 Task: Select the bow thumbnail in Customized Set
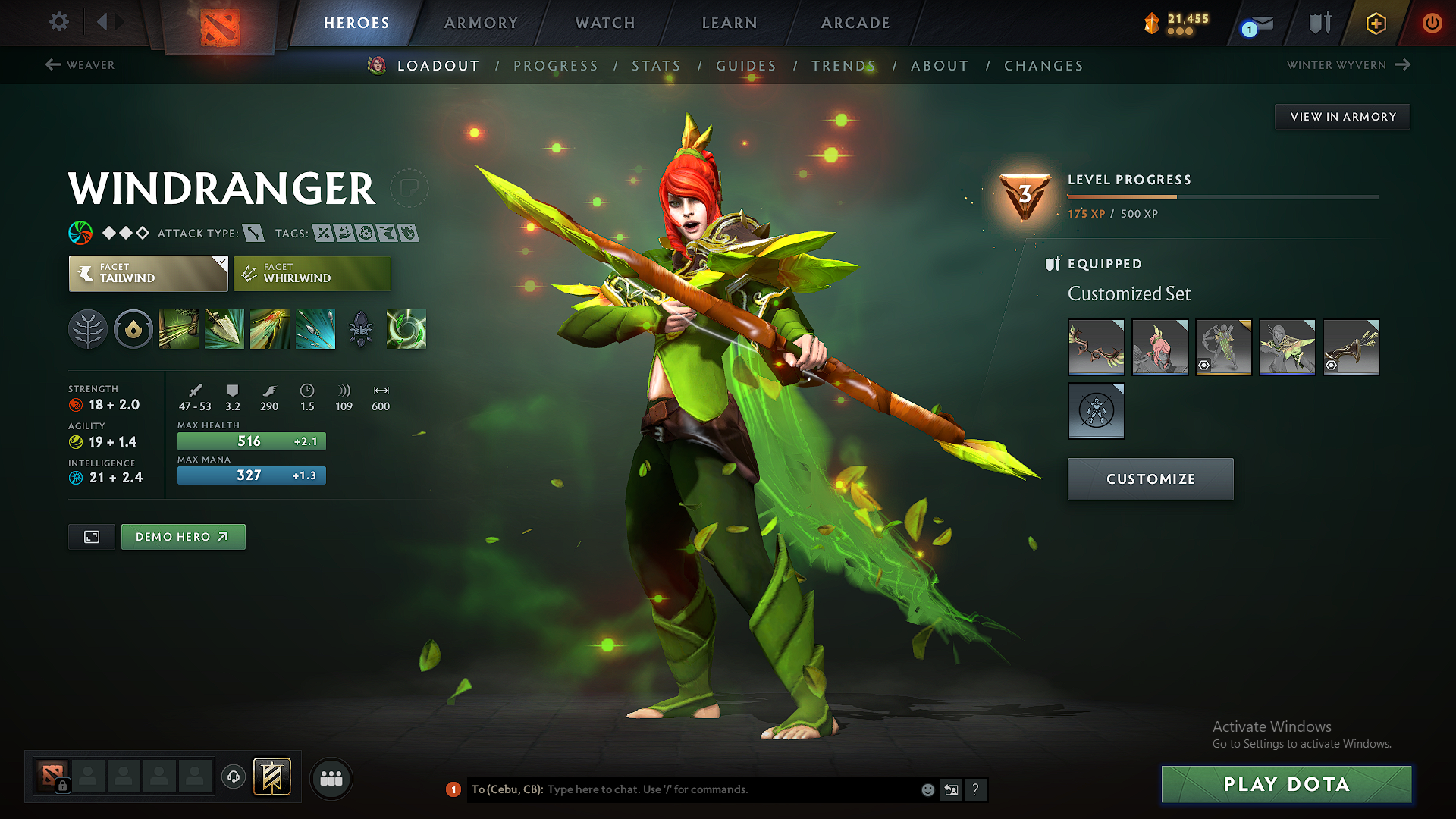click(x=1096, y=347)
